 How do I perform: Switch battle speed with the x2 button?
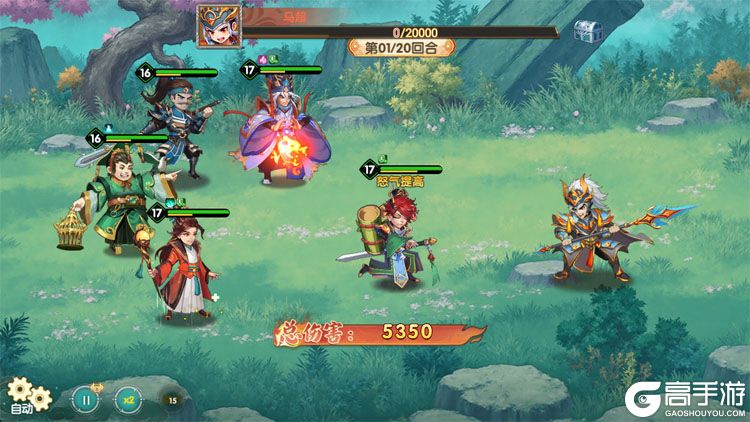(127, 399)
